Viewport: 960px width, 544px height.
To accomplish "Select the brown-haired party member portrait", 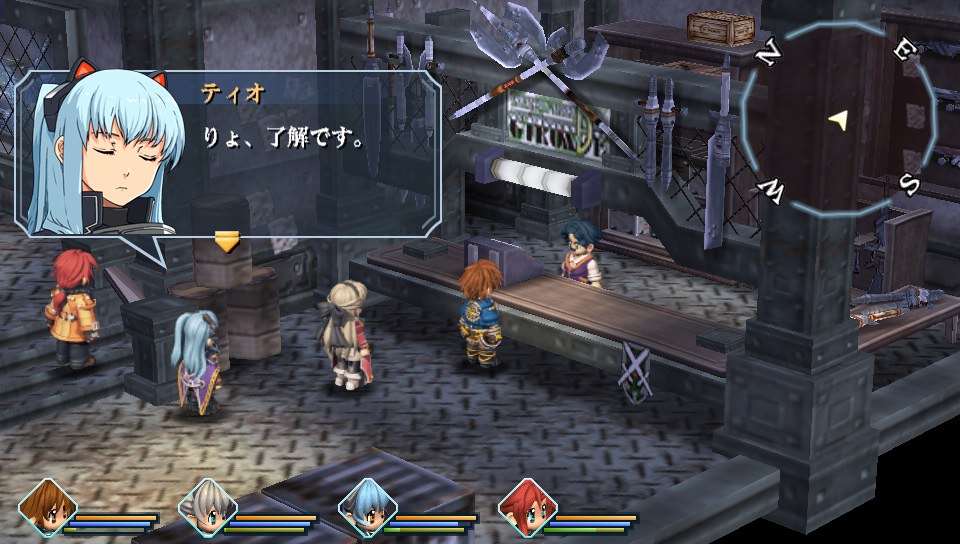I will point(46,507).
